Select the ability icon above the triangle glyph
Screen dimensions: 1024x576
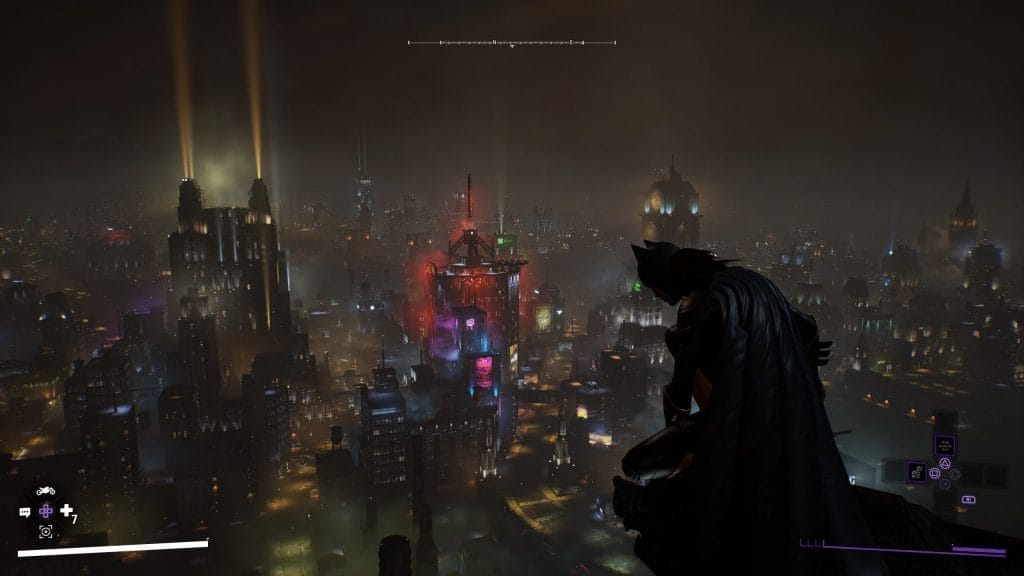tap(943, 445)
